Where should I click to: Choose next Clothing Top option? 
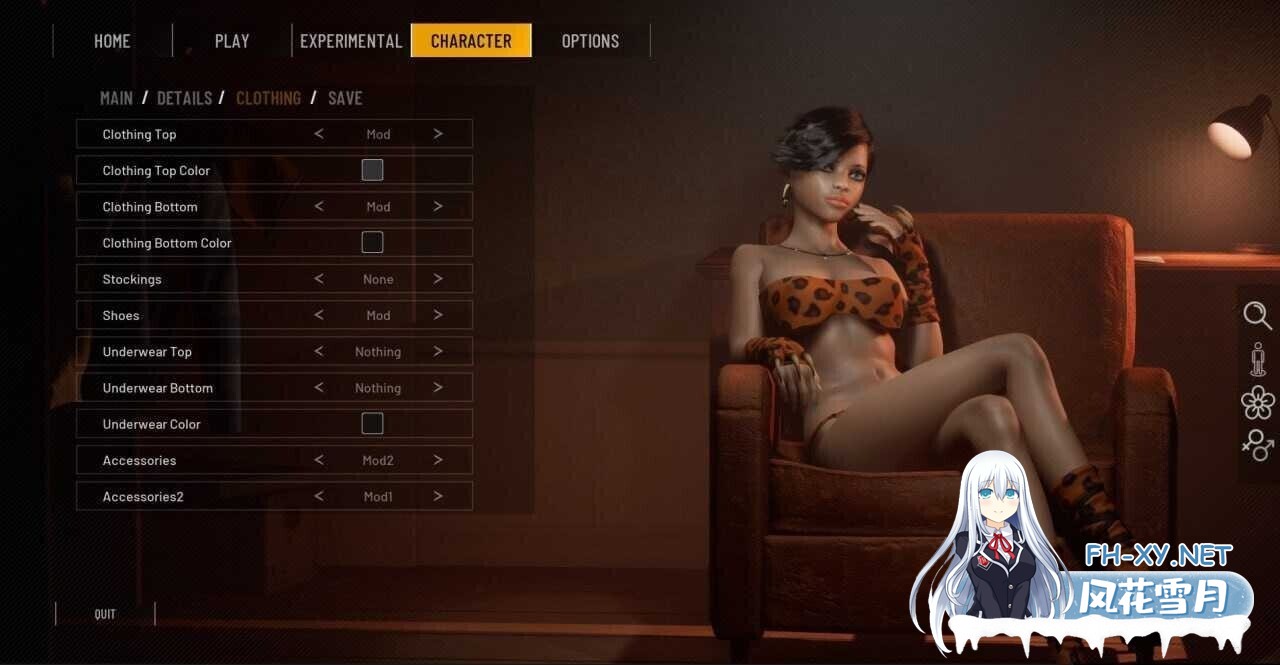(438, 134)
